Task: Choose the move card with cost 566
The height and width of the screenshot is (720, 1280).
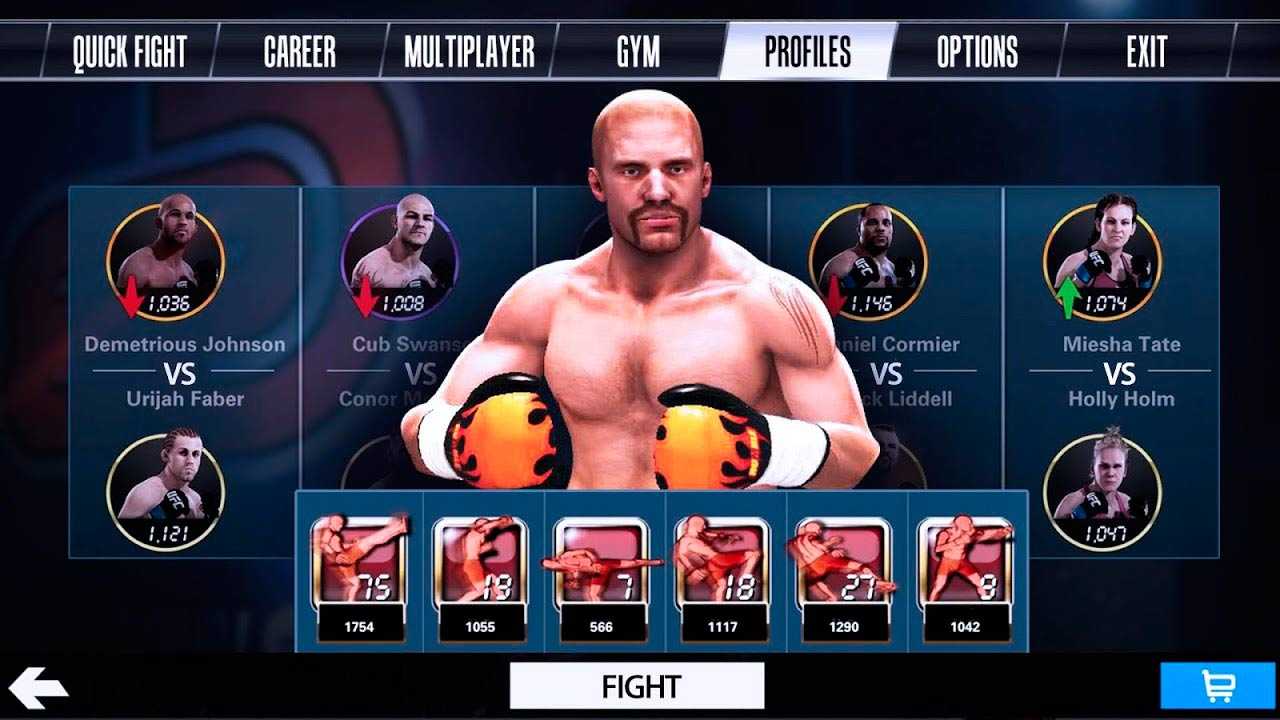Action: (600, 577)
